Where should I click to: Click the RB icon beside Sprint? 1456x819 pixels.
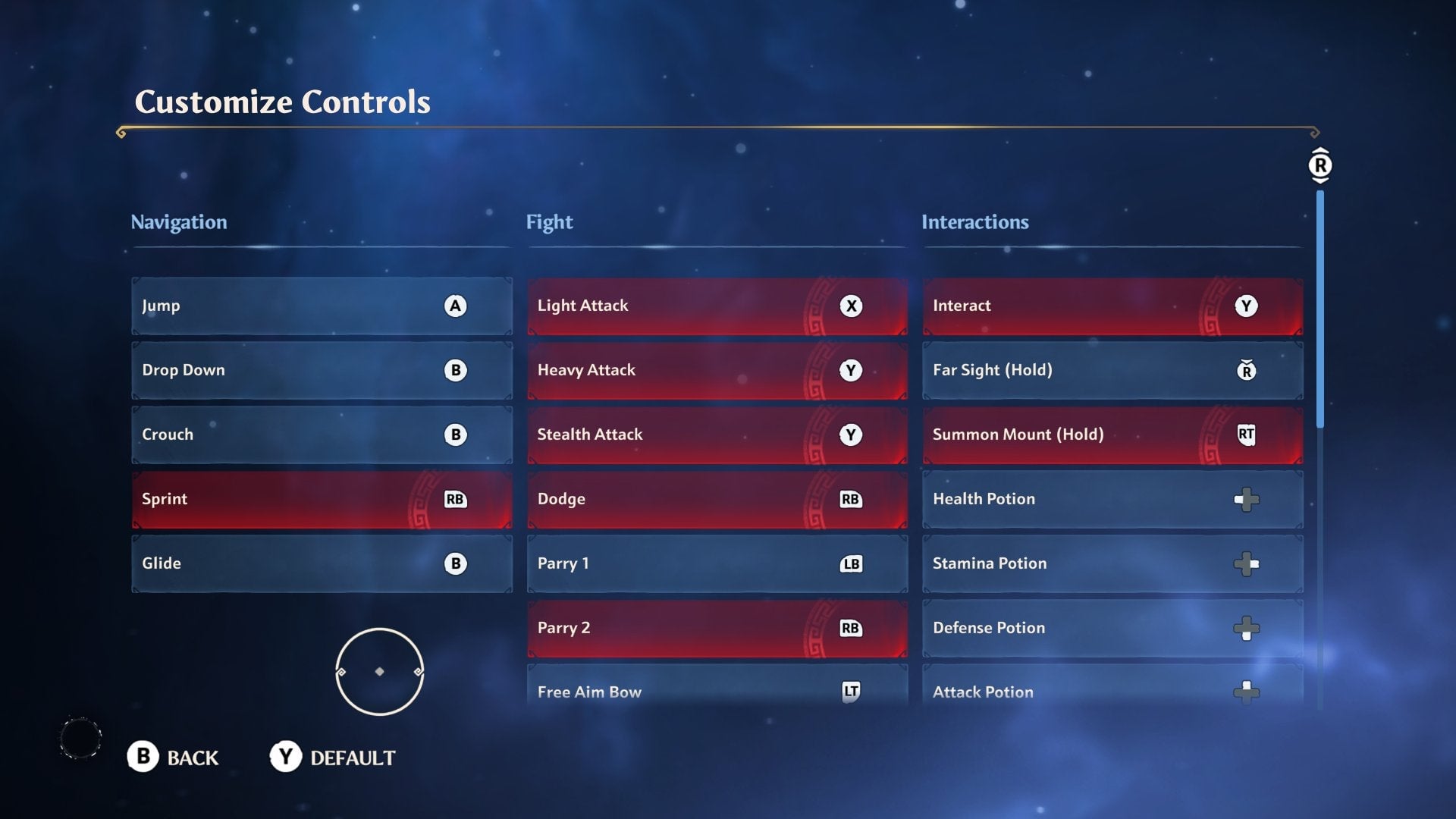455,500
